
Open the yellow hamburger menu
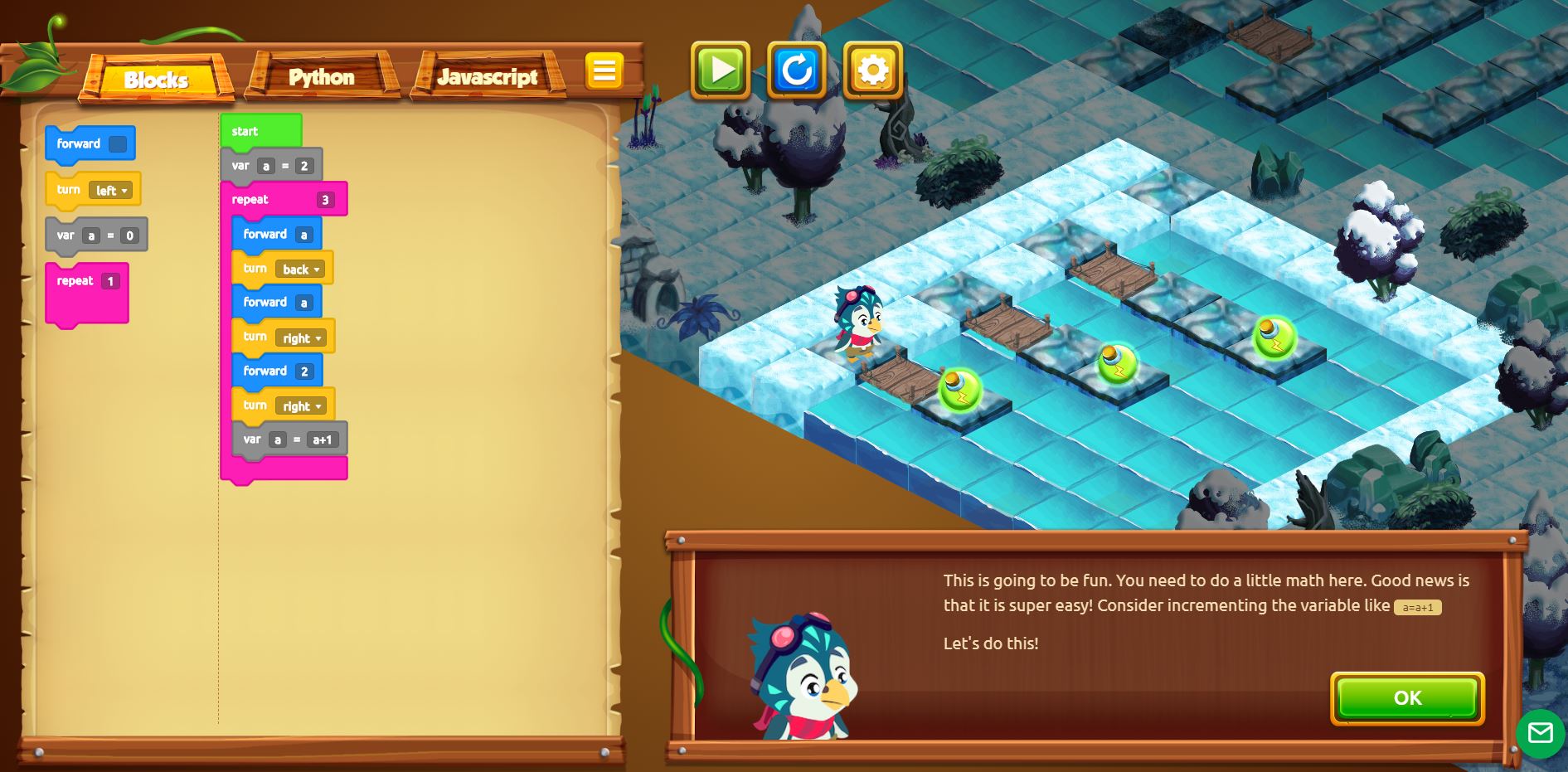[604, 71]
